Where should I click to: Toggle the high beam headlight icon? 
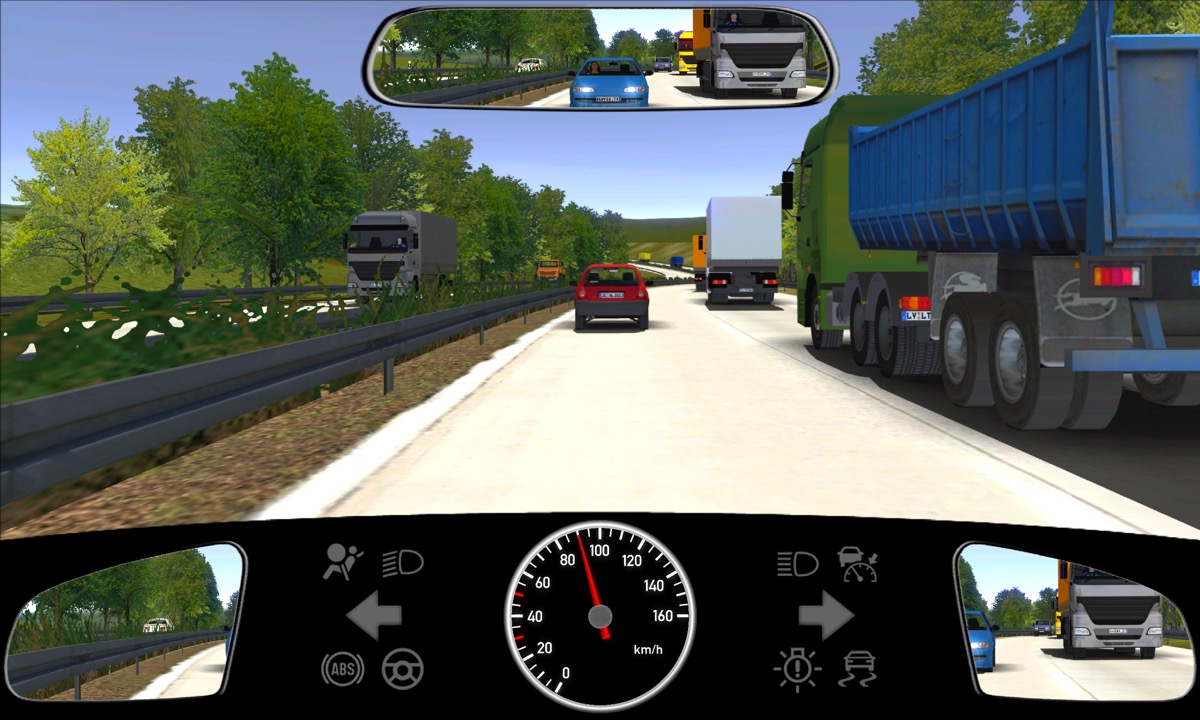[x=797, y=563]
